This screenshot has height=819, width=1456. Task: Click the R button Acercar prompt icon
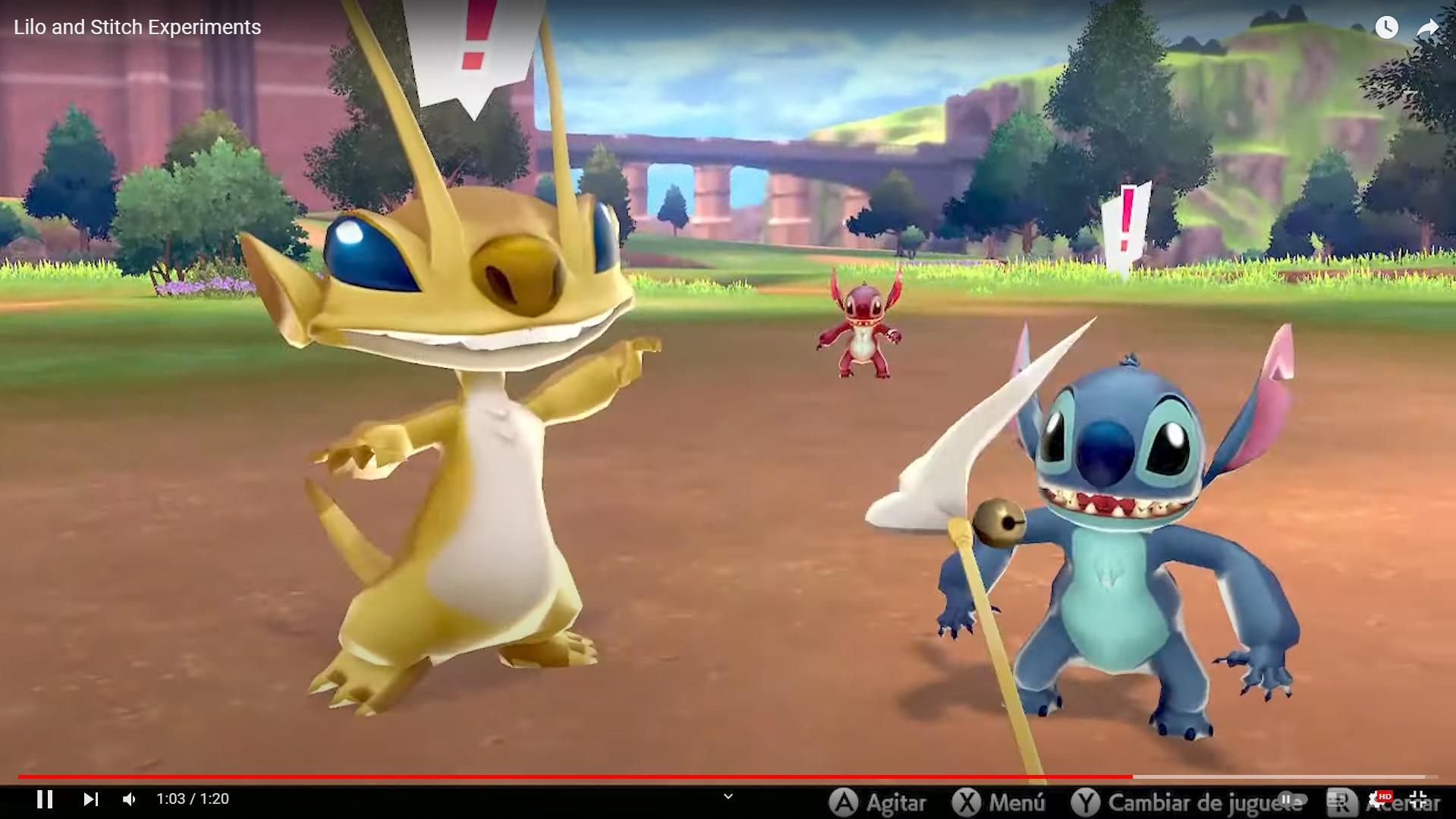1341,802
